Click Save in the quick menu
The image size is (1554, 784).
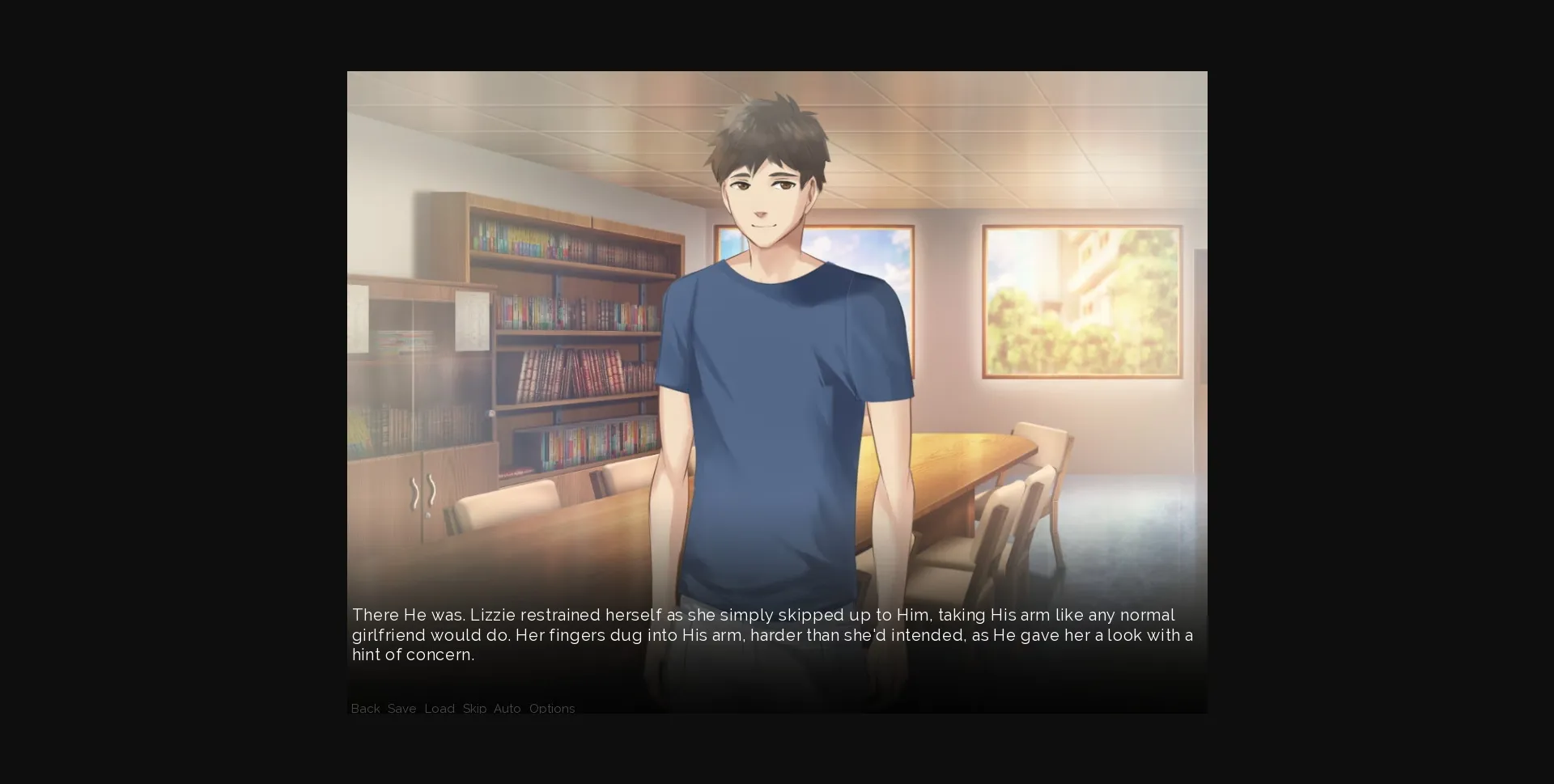(x=402, y=709)
